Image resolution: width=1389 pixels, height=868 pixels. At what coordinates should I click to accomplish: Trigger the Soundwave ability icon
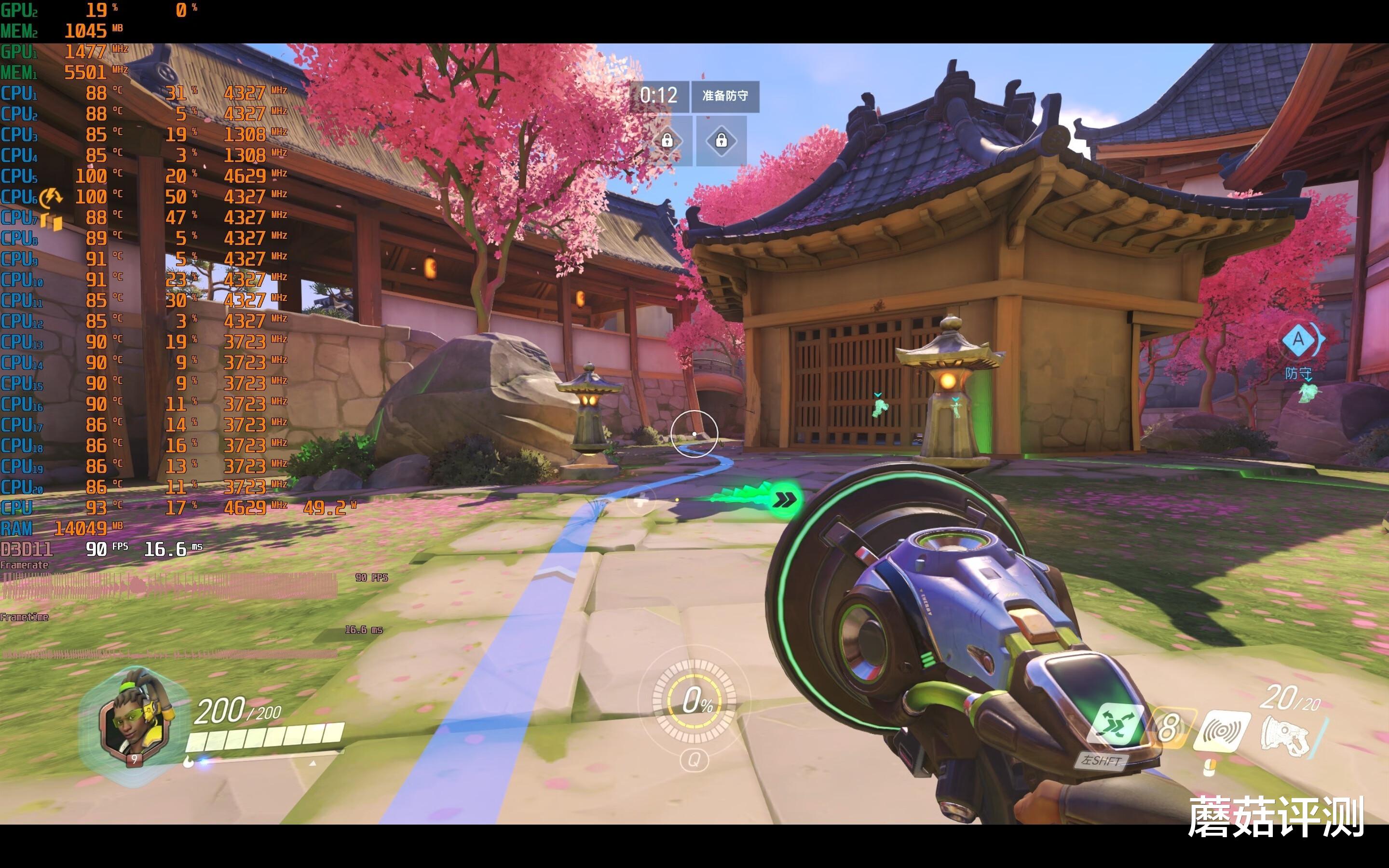pos(1222,730)
